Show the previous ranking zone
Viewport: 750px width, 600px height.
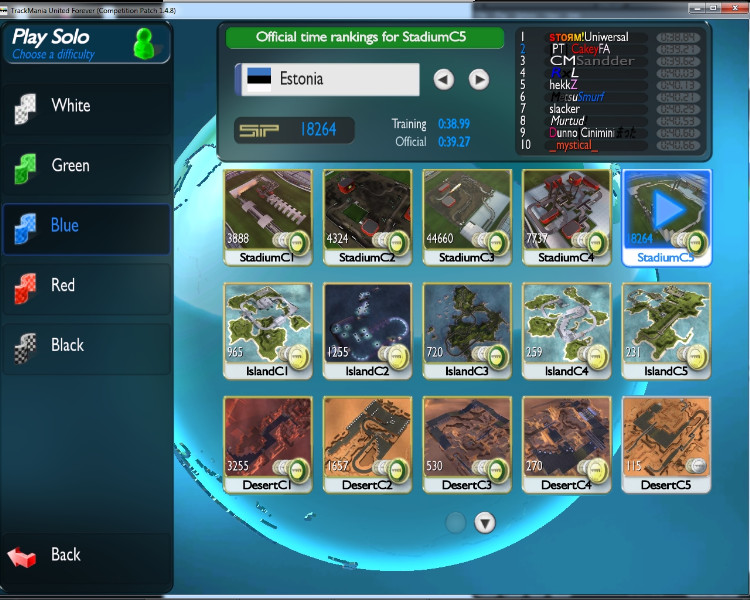[x=444, y=79]
